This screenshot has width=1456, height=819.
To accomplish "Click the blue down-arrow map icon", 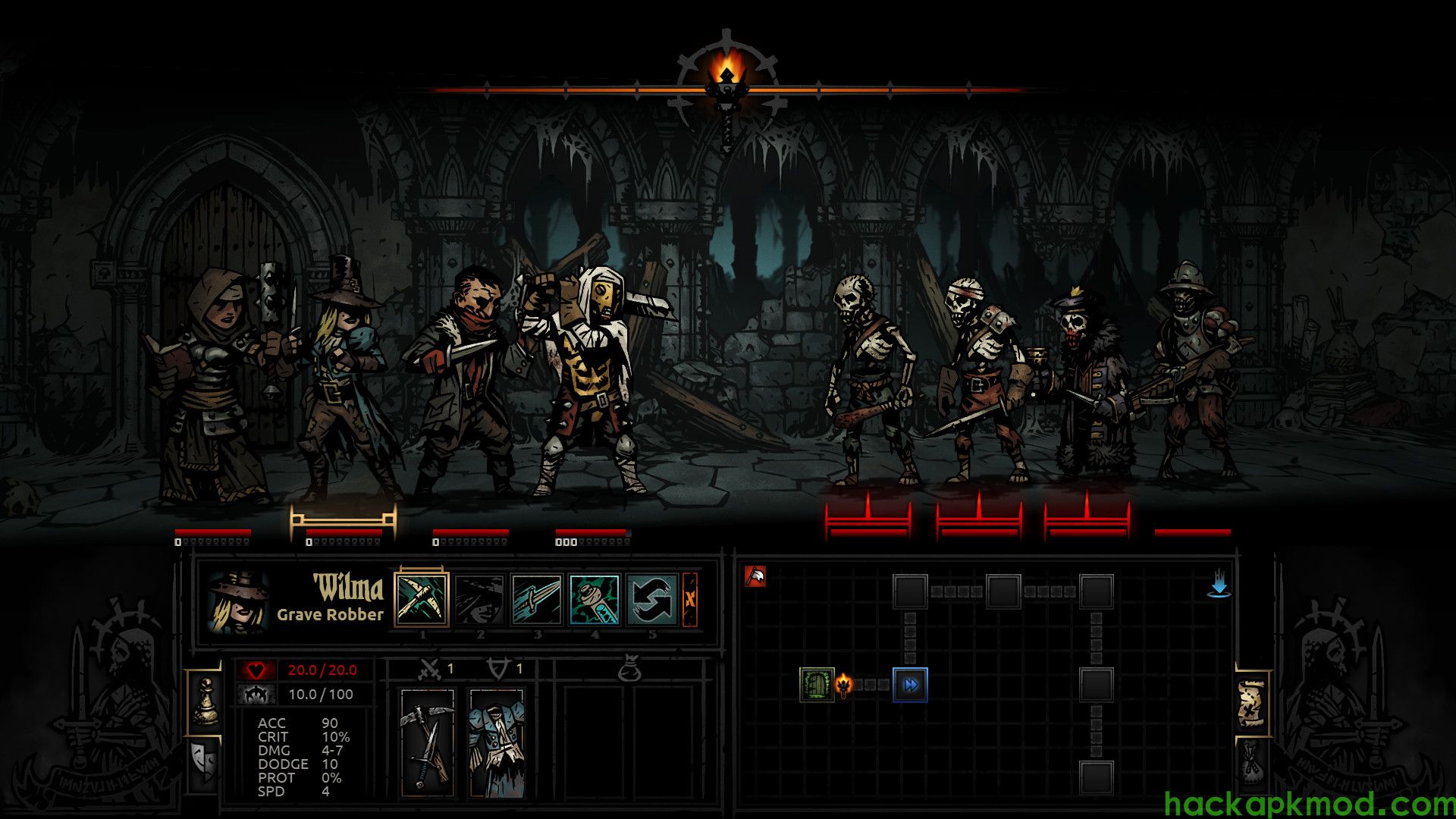I will point(1219,586).
